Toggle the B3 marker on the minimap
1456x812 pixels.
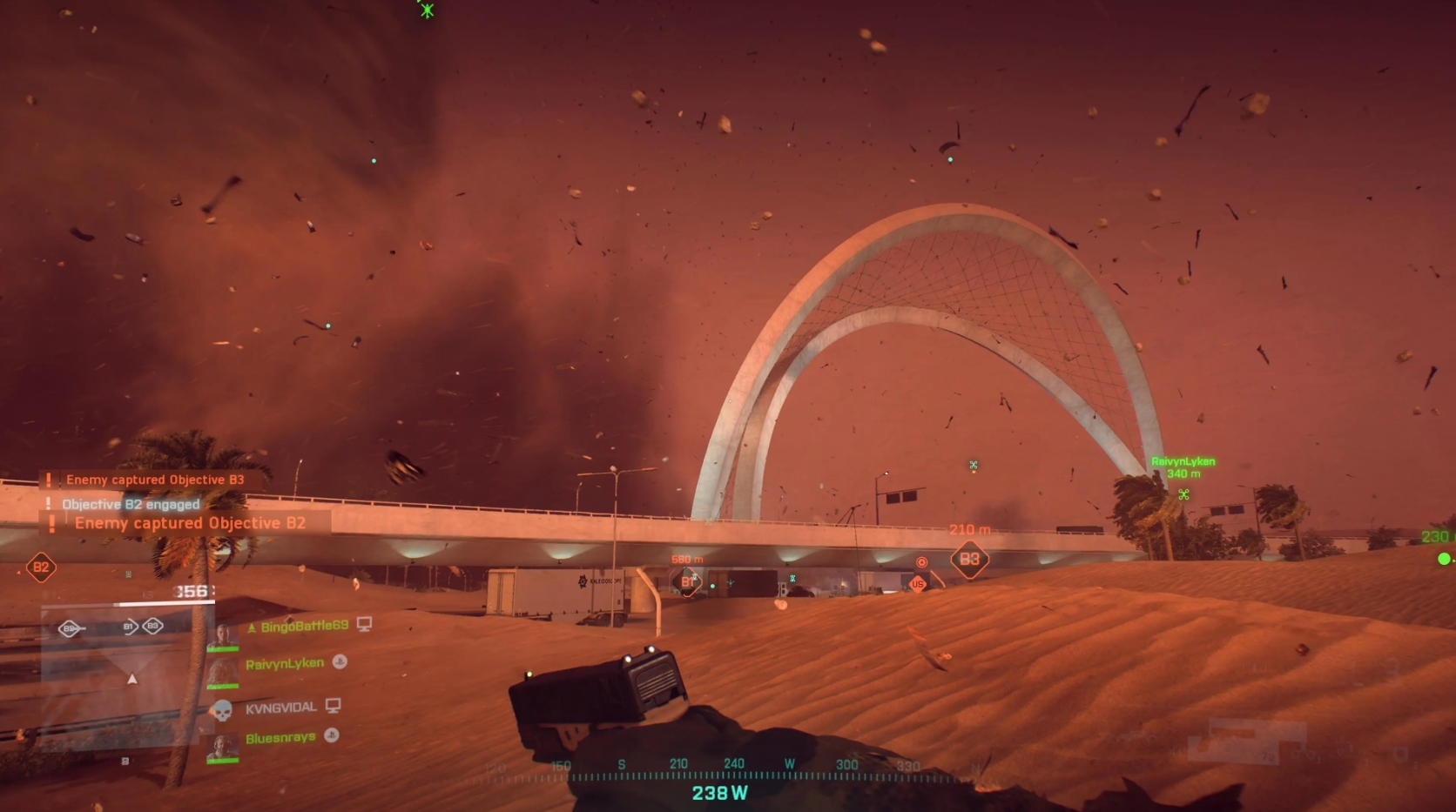pyautogui.click(x=152, y=627)
